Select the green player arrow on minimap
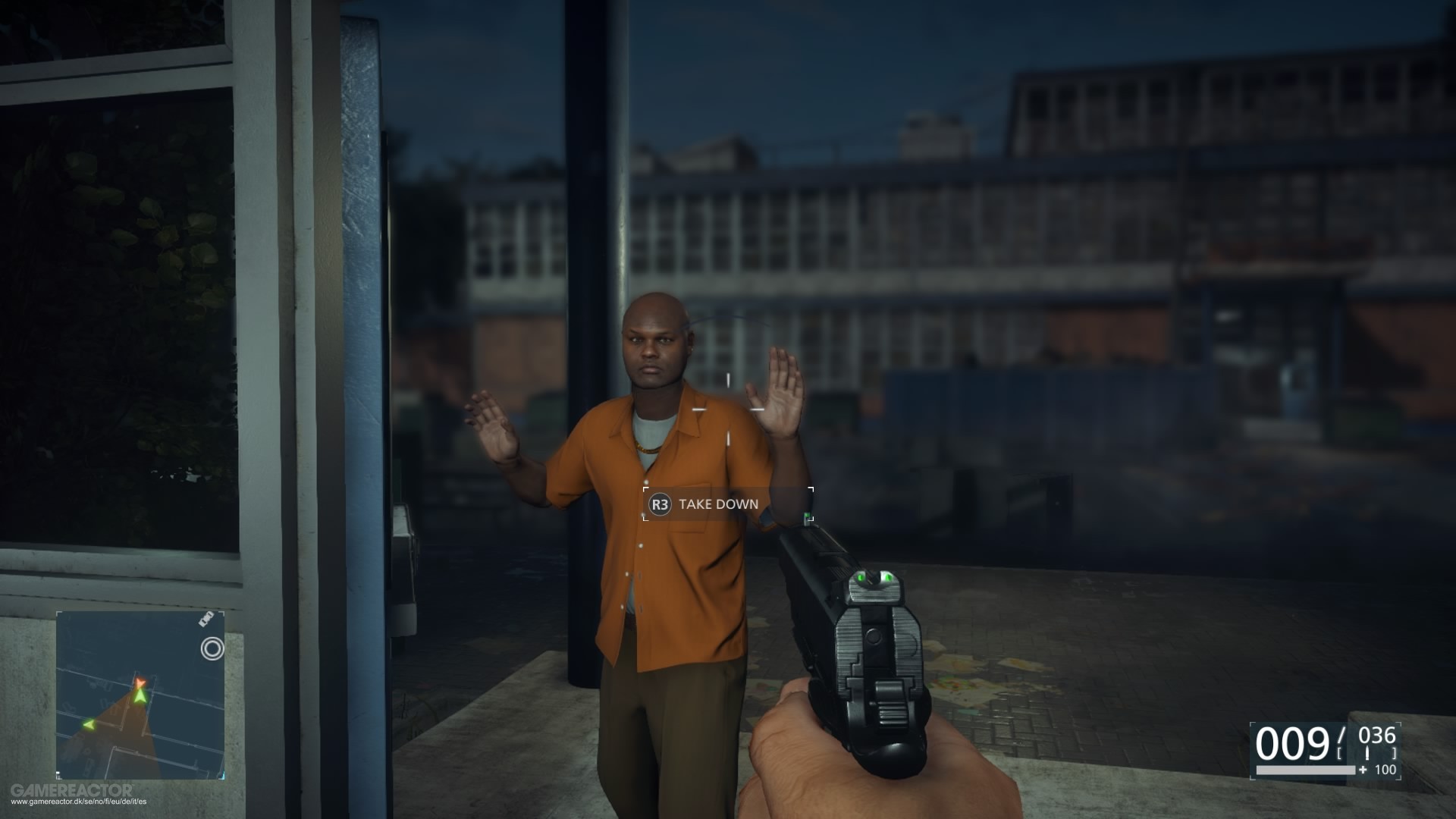 [140, 697]
